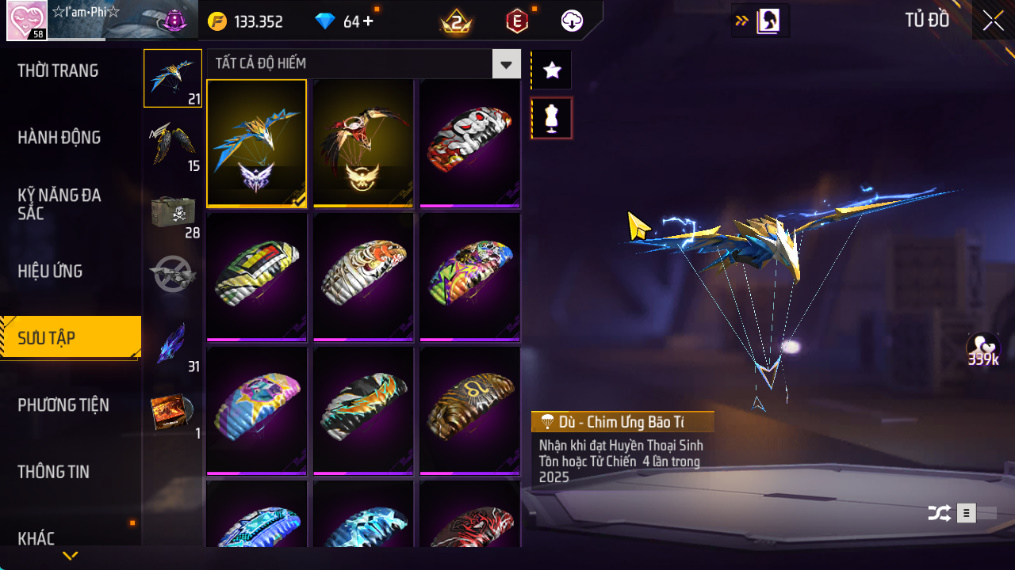1015x570 pixels.
Task: Click the mannequin preview button
Action: (551, 118)
